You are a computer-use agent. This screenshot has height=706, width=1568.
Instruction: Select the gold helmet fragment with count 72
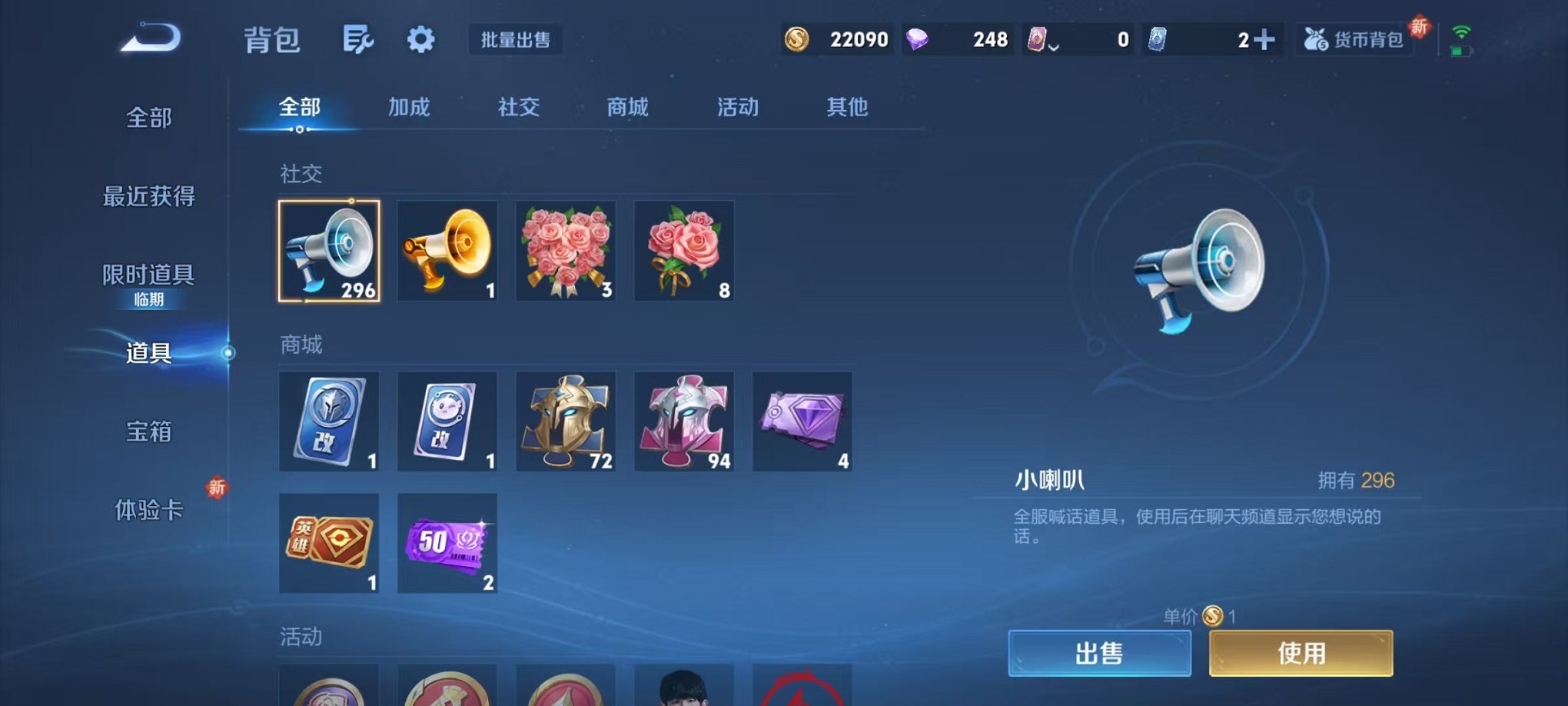click(x=565, y=421)
